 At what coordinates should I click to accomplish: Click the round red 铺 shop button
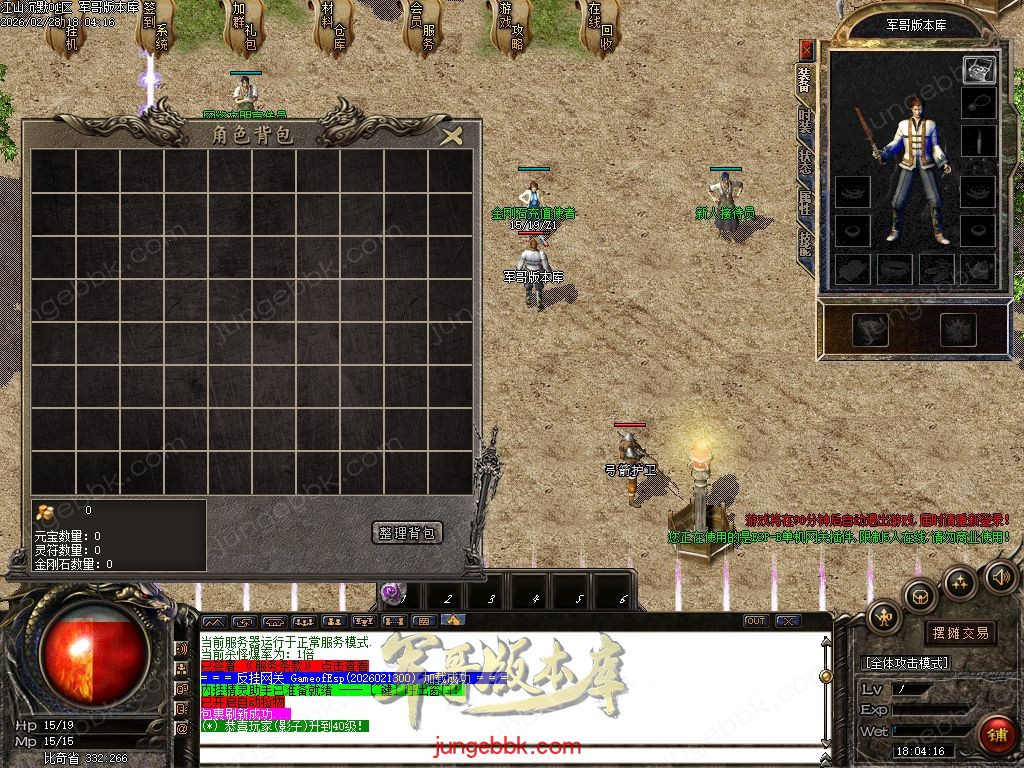point(997,734)
